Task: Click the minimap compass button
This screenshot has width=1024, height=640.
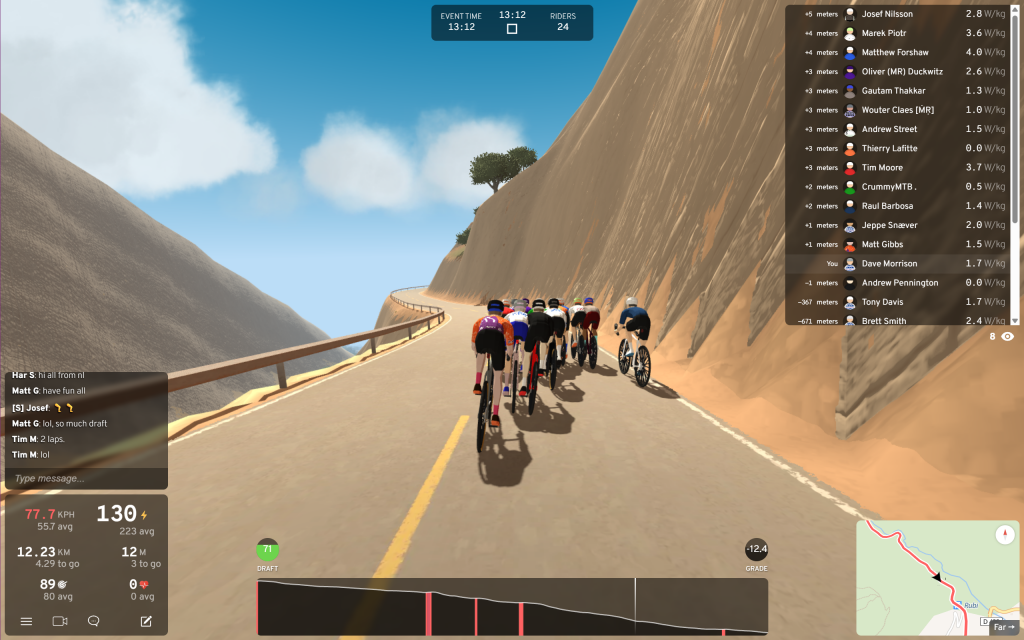Action: [1003, 535]
